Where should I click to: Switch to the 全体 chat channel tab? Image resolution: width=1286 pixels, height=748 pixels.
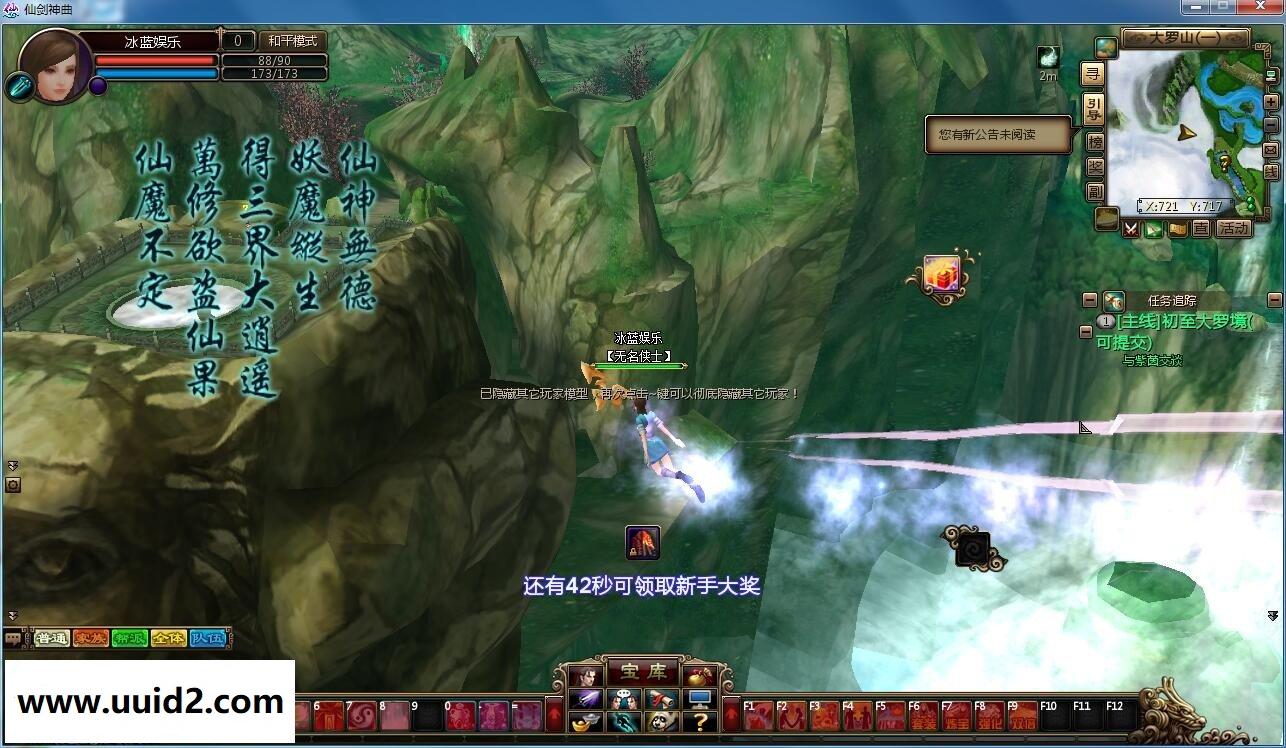point(169,639)
